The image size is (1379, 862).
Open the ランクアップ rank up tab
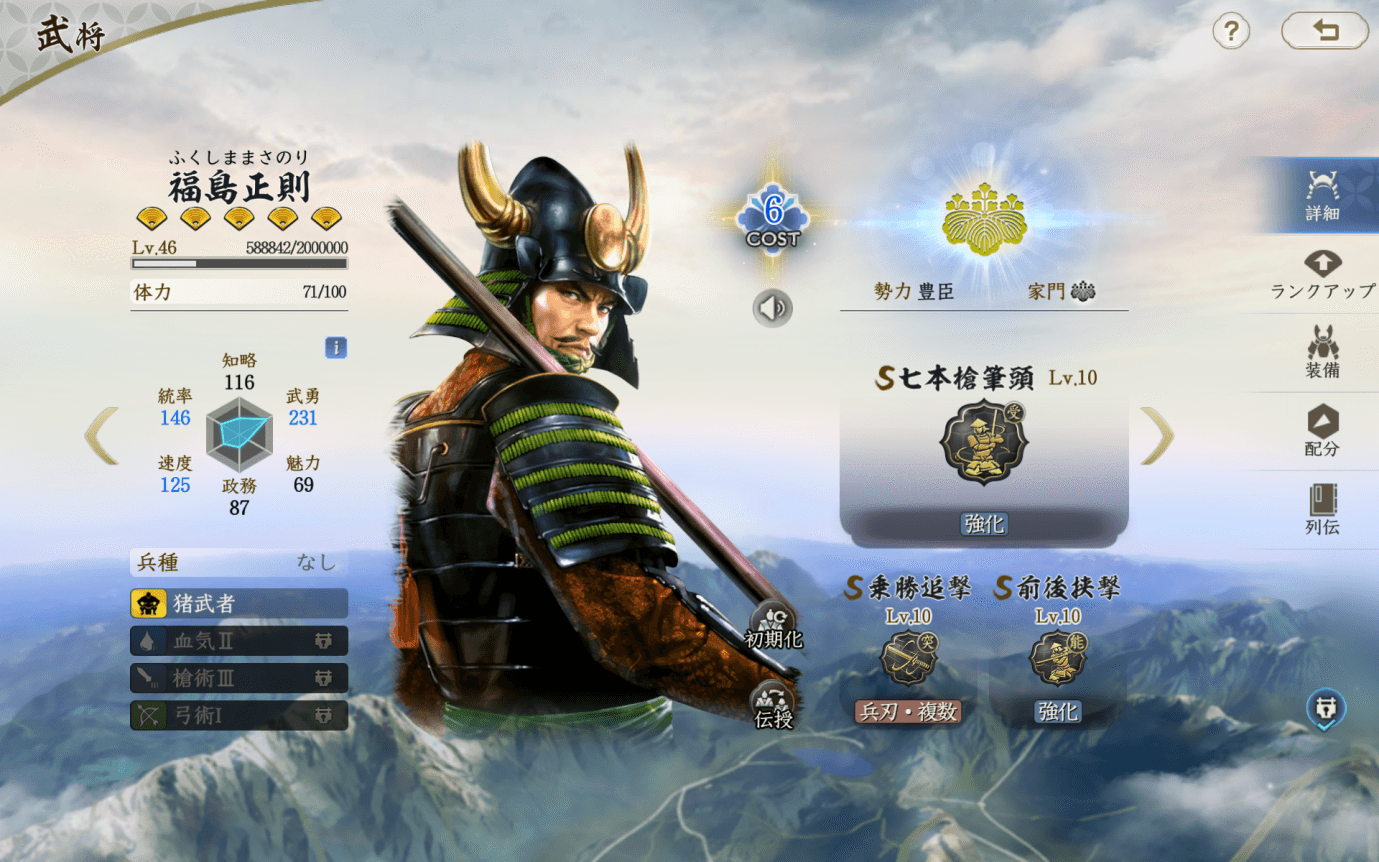1322,273
